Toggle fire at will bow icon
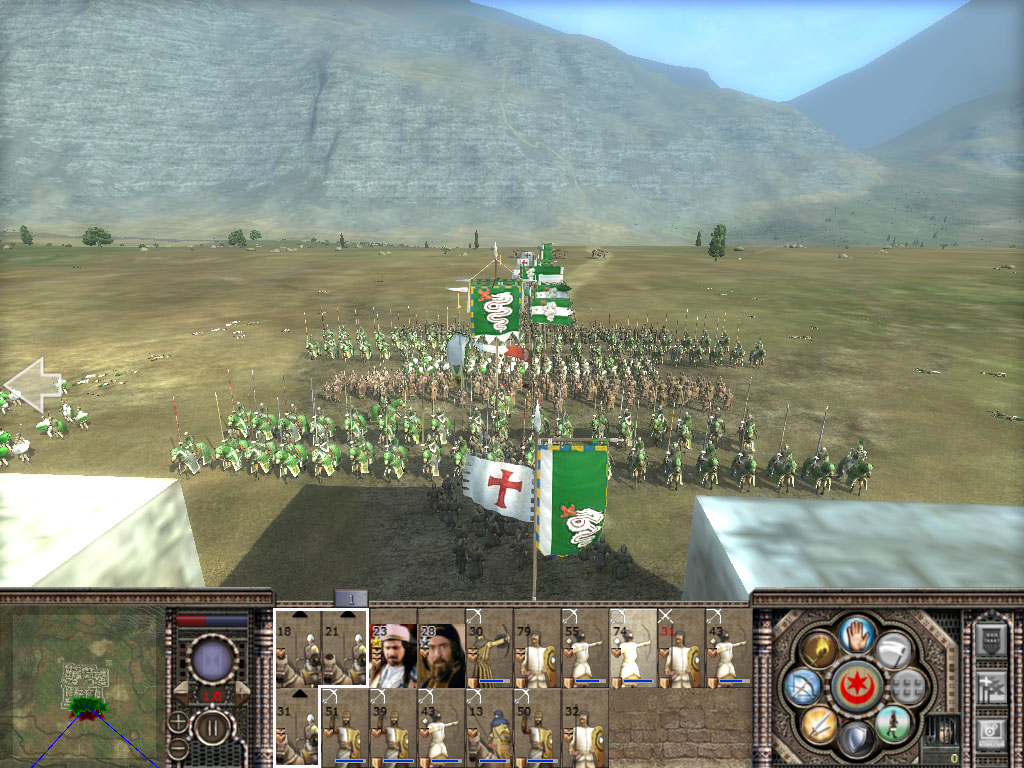The height and width of the screenshot is (768, 1024). (x=803, y=686)
